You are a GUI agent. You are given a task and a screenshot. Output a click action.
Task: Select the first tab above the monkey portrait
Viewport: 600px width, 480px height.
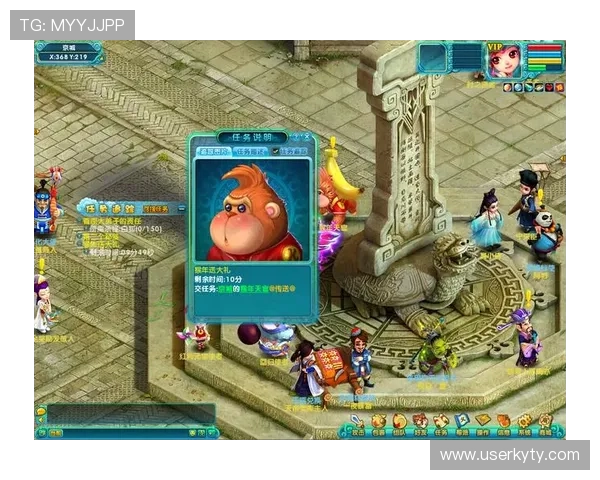point(212,151)
